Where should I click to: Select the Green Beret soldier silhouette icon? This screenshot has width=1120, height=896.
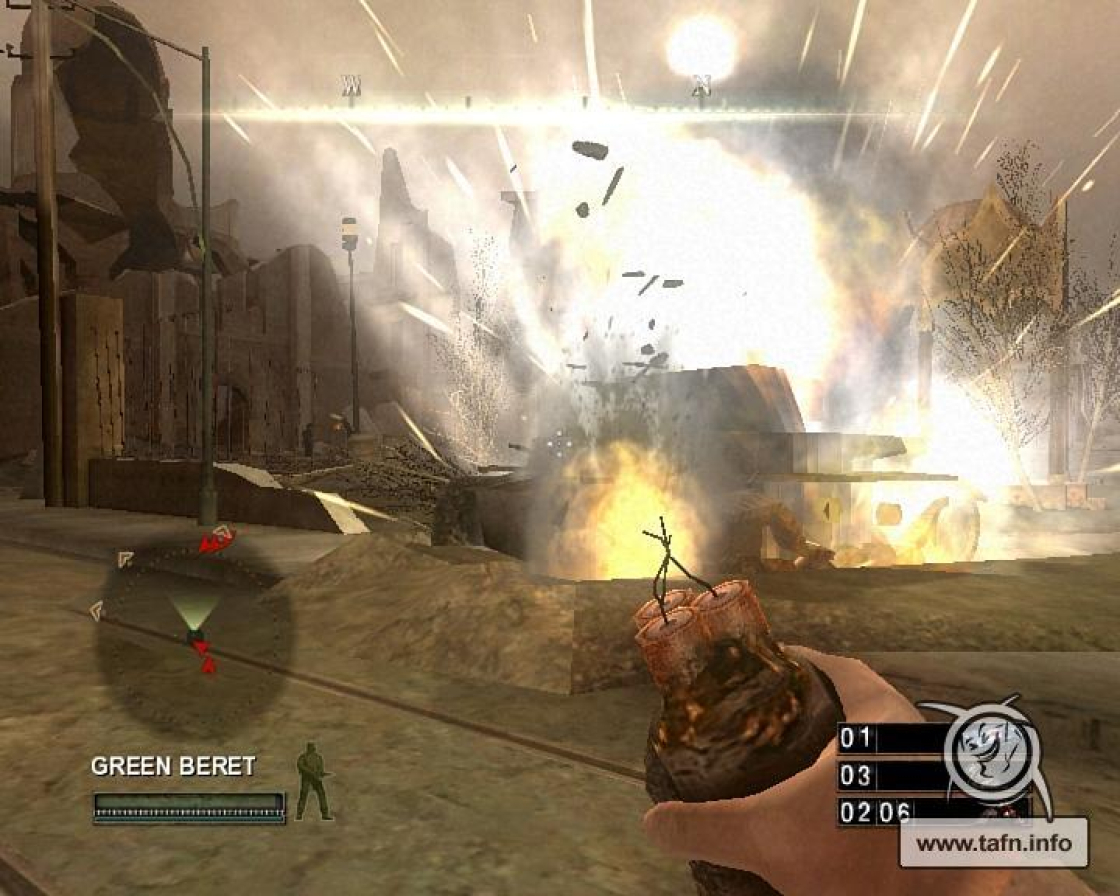click(x=313, y=780)
